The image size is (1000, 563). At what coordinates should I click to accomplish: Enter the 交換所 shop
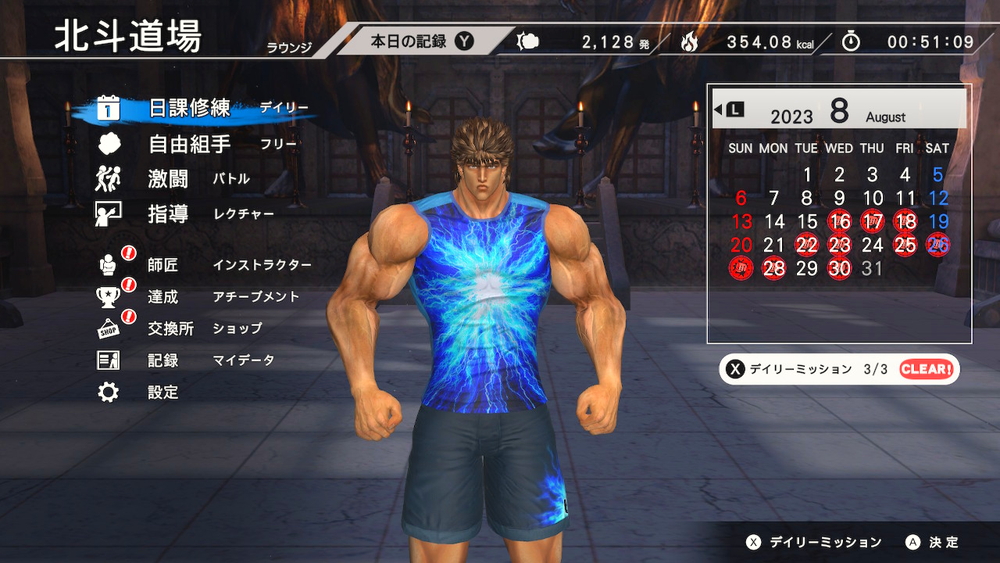[x=170, y=329]
